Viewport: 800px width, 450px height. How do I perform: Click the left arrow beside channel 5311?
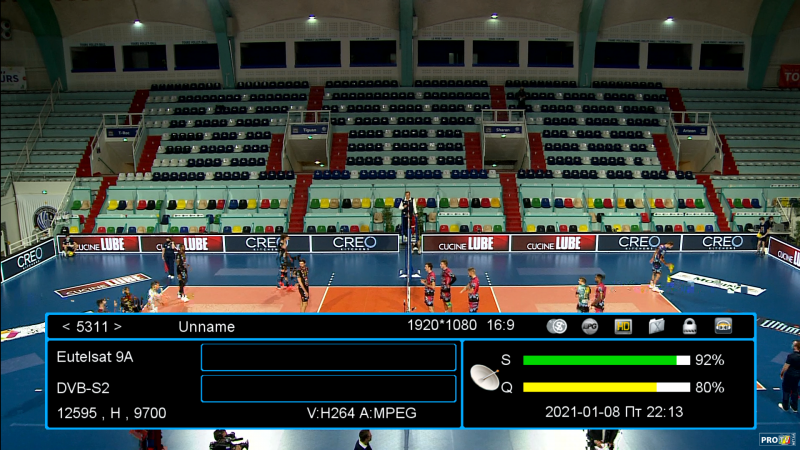click(x=66, y=326)
